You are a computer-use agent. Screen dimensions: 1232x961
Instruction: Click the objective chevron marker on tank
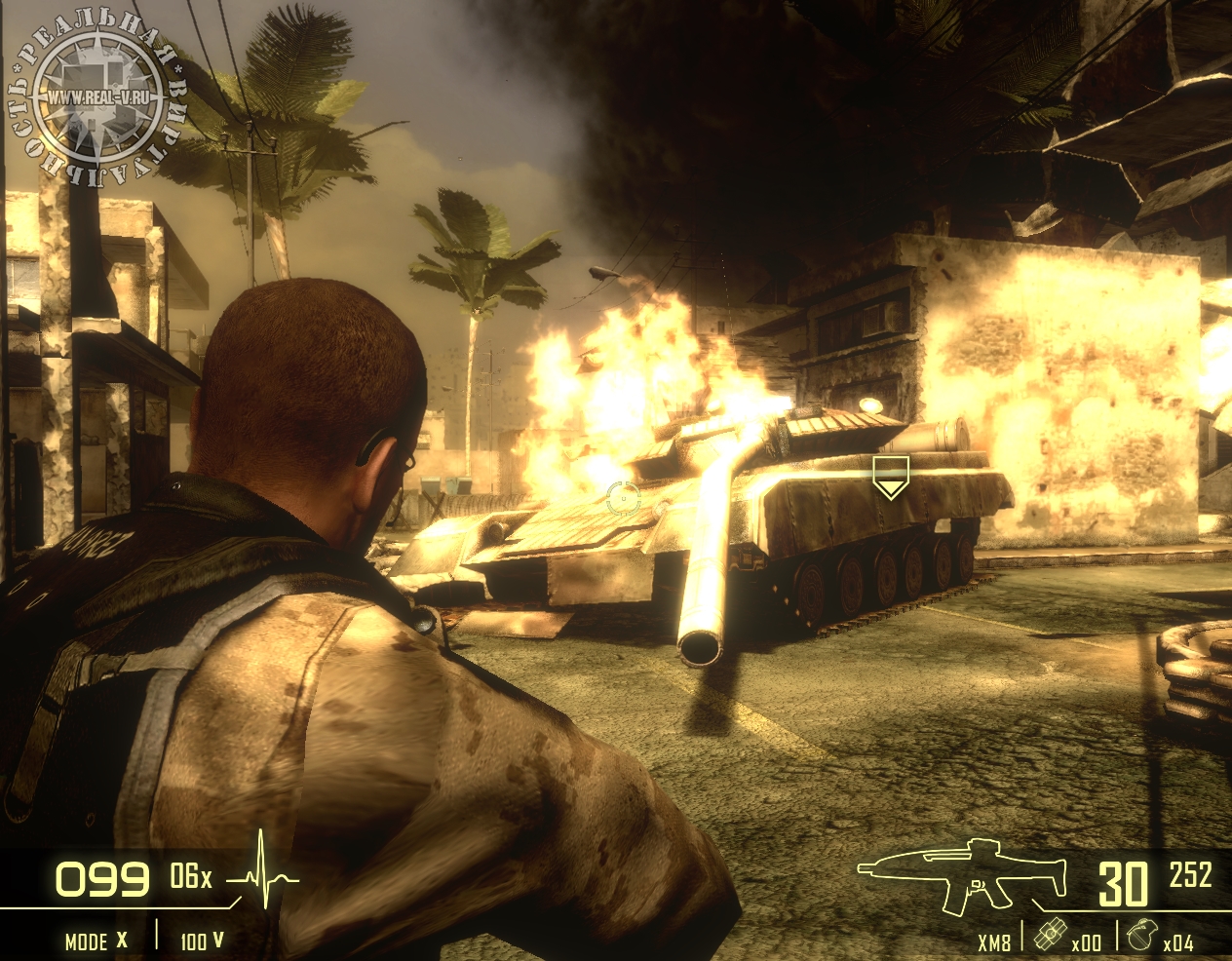890,477
